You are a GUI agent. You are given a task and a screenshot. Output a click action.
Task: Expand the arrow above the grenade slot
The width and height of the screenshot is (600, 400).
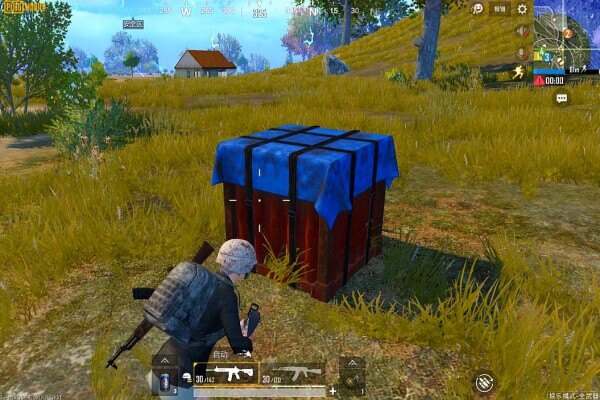coord(351,361)
